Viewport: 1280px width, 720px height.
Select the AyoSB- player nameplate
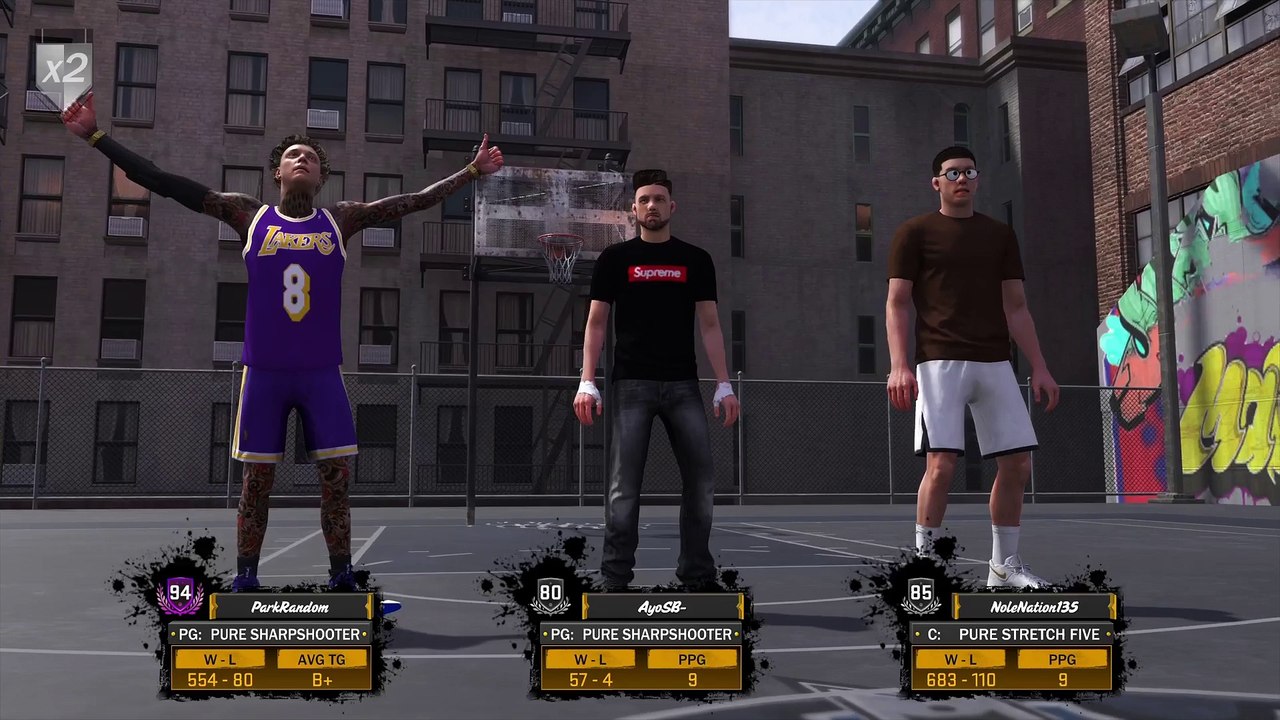coord(662,607)
